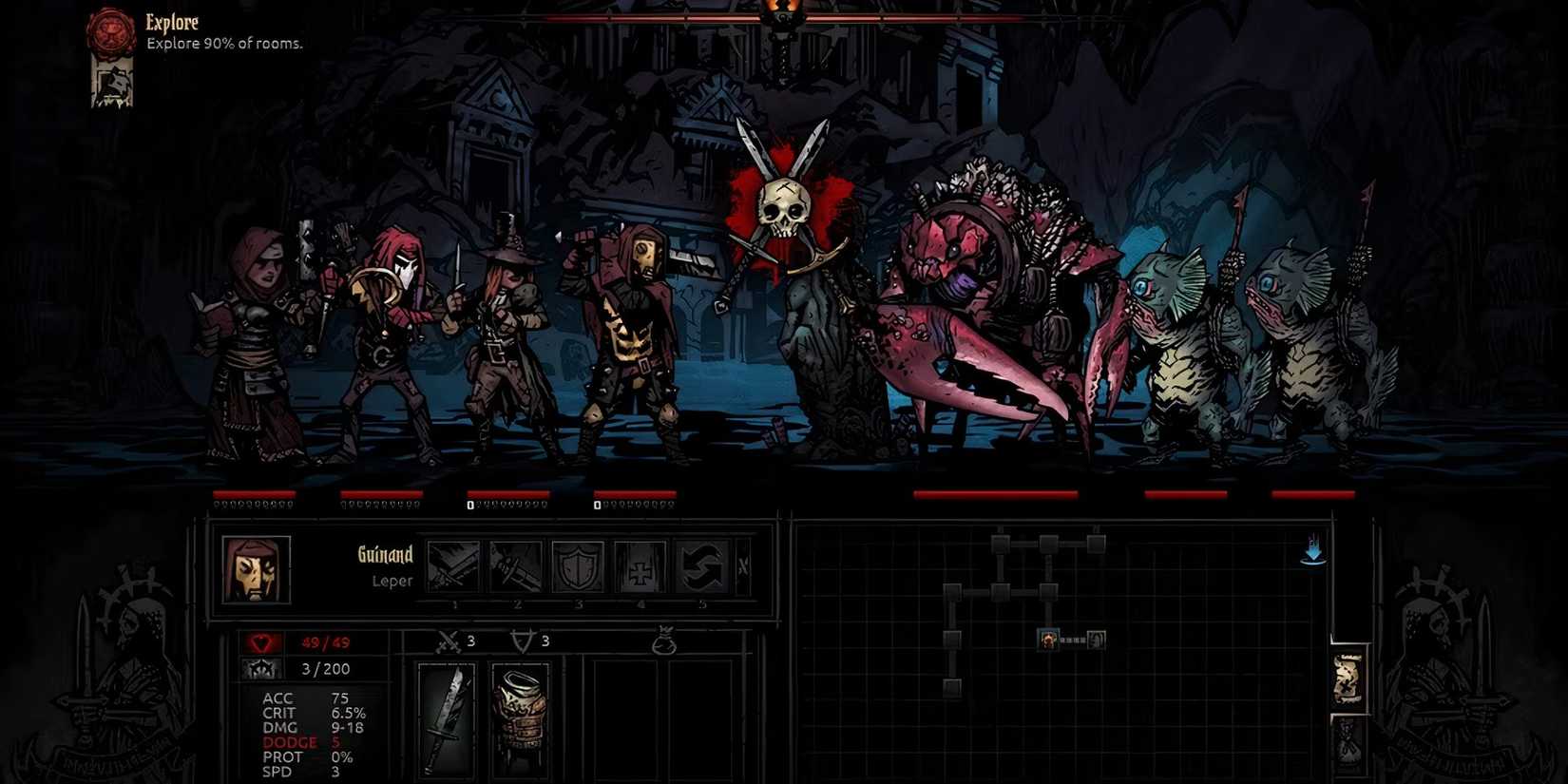Click the Explore 90% of rooms quest text
Image resolution: width=1568 pixels, height=784 pixels.
[x=223, y=43]
